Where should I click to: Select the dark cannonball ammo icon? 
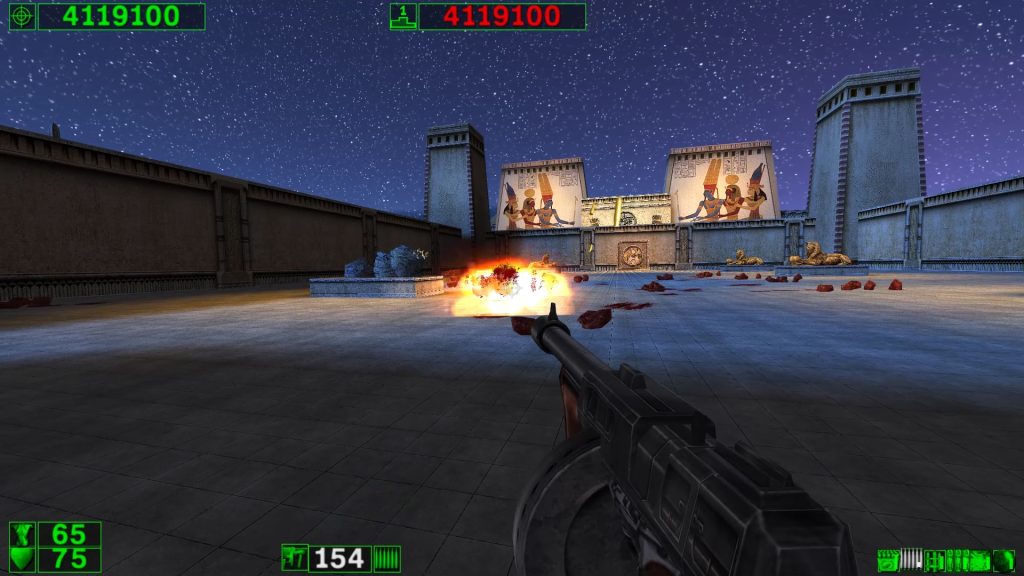[x=1003, y=560]
